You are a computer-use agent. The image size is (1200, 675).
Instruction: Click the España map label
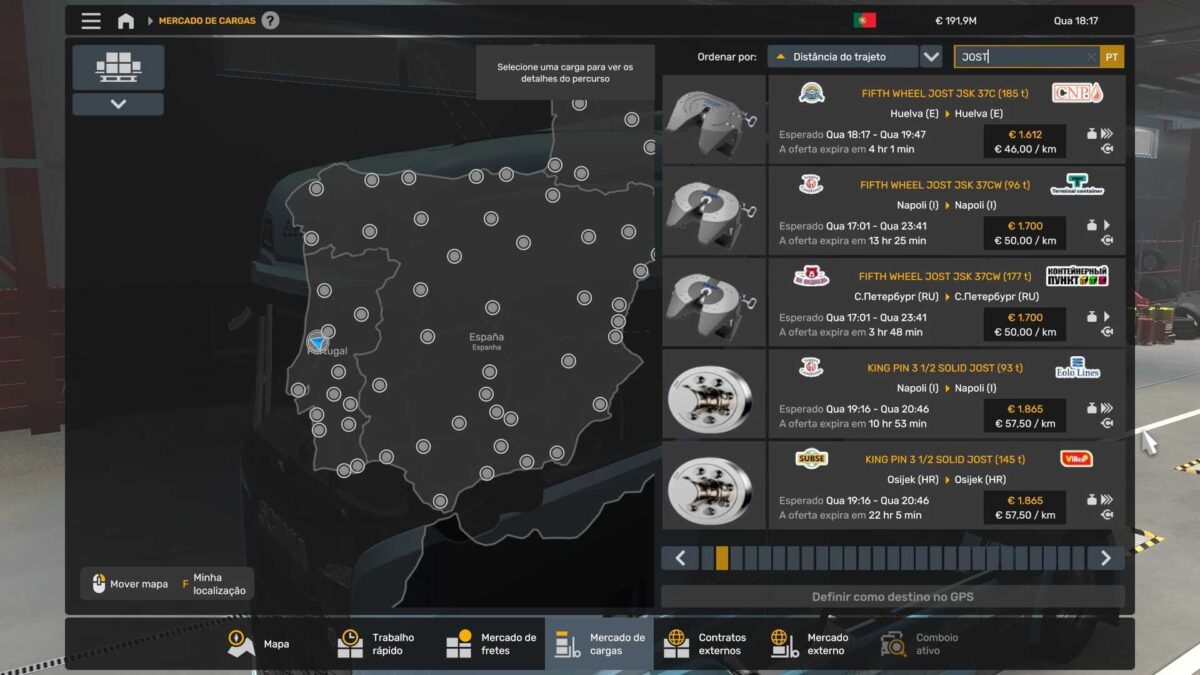click(x=486, y=338)
